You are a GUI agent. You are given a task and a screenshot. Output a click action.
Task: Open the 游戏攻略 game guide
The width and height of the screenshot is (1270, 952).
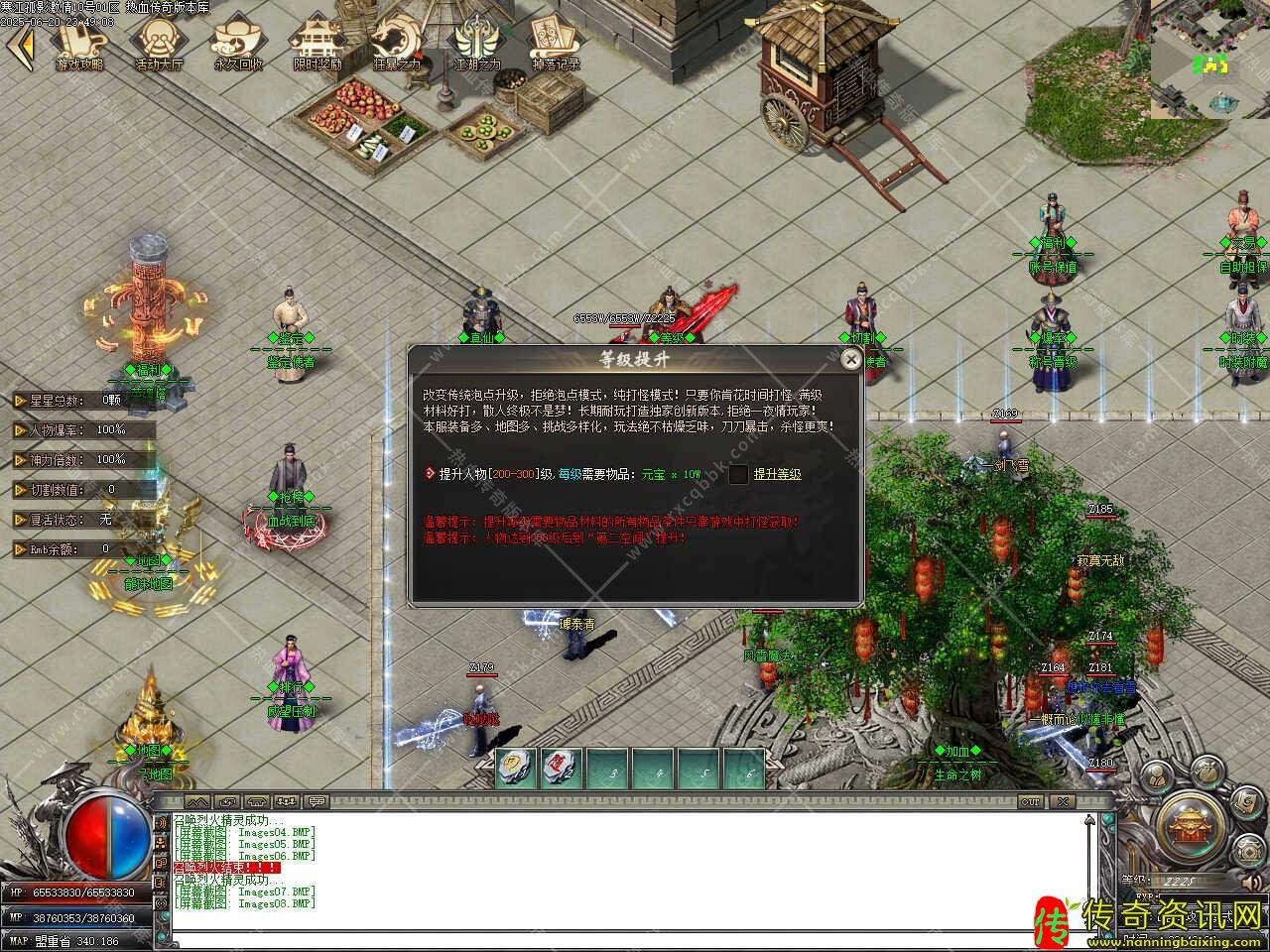tap(79, 43)
